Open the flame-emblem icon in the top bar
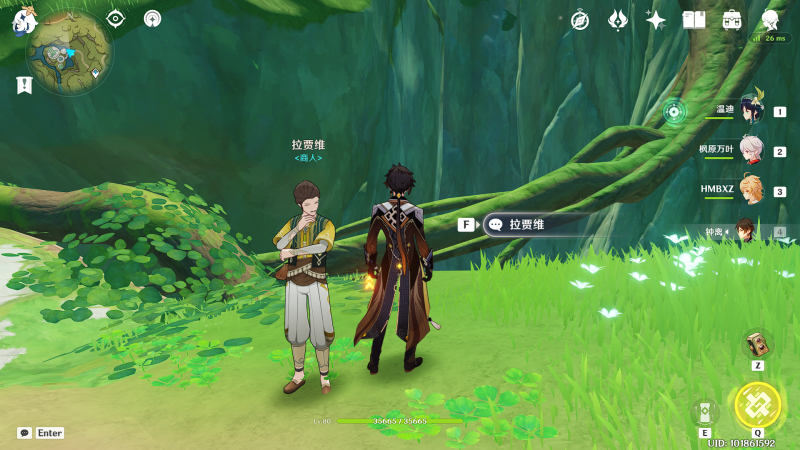The image size is (800, 450). tap(618, 20)
